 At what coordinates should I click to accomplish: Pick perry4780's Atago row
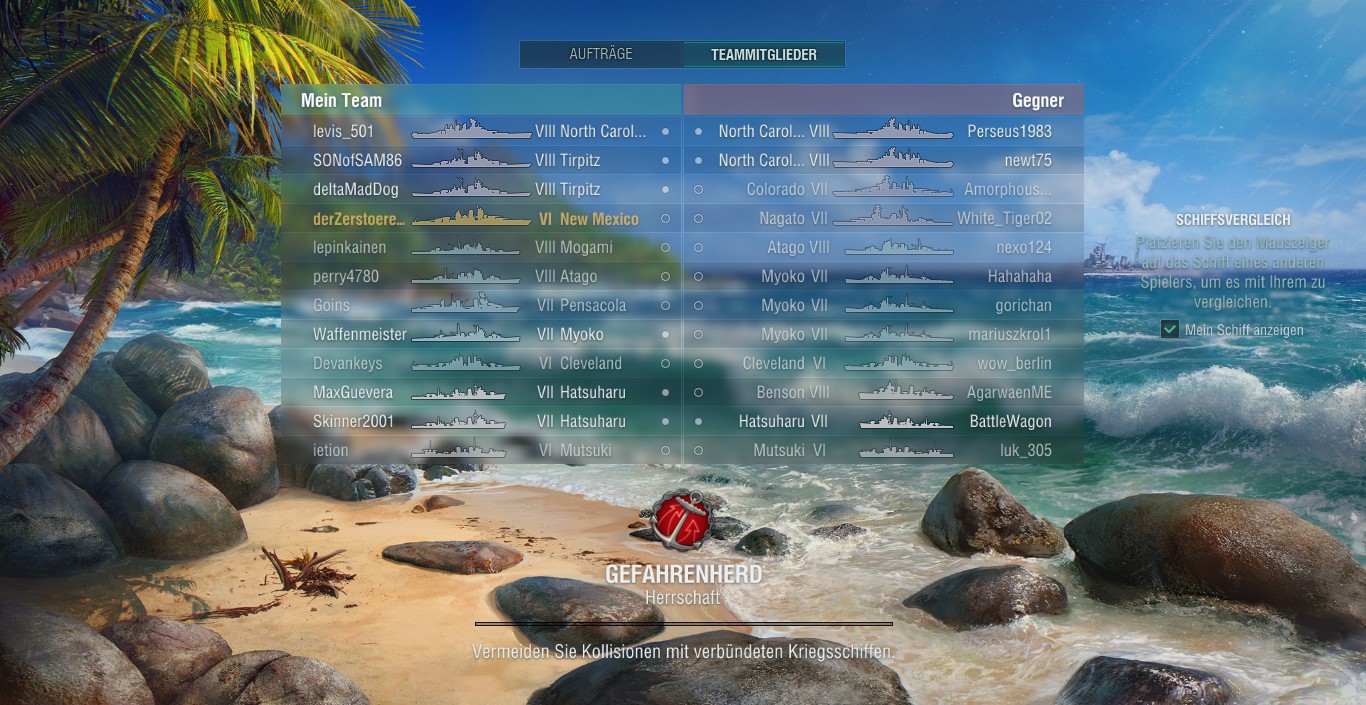click(x=480, y=276)
